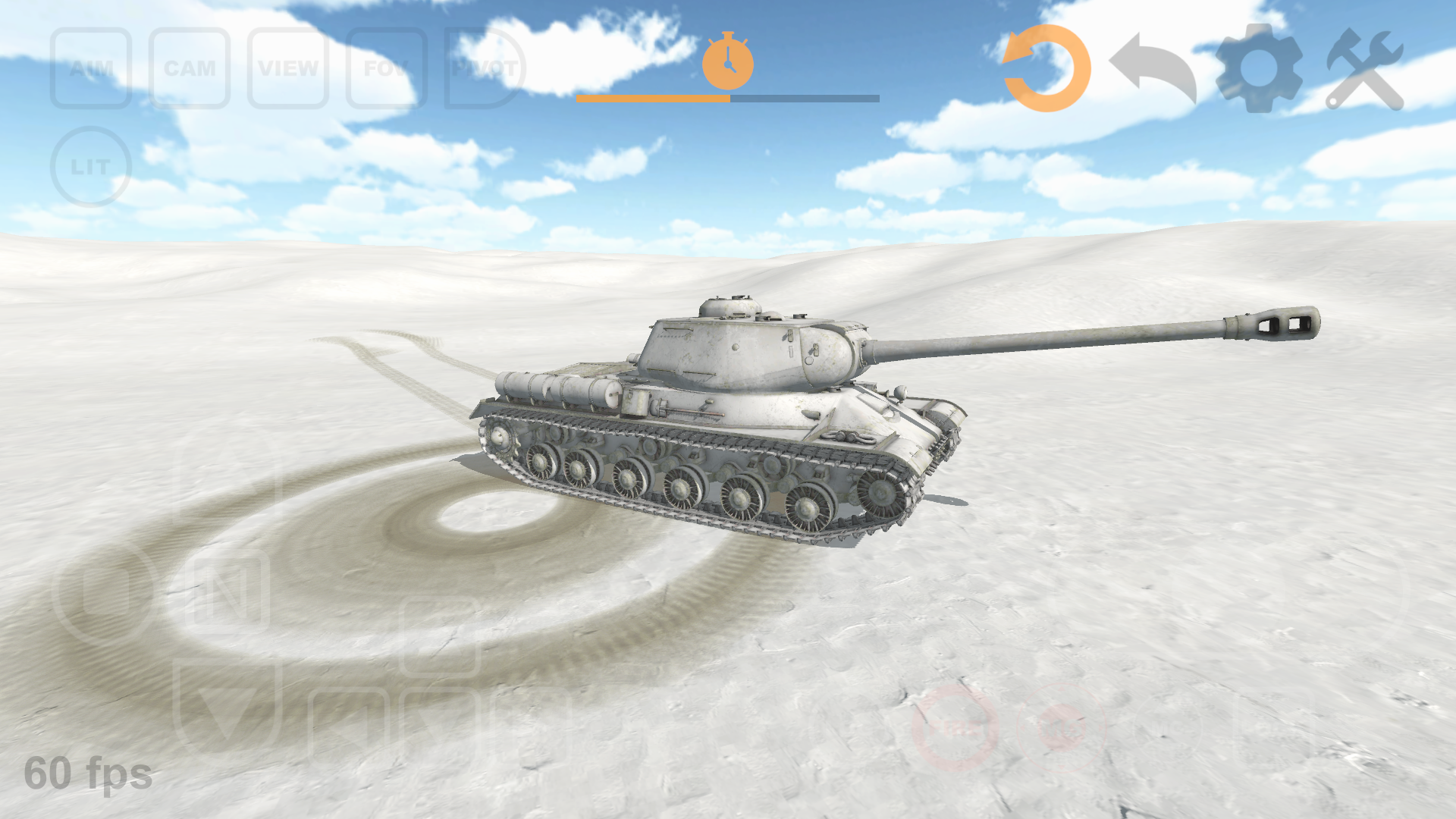Tap the MG machine gun control
The width and height of the screenshot is (1456, 819).
[1062, 730]
